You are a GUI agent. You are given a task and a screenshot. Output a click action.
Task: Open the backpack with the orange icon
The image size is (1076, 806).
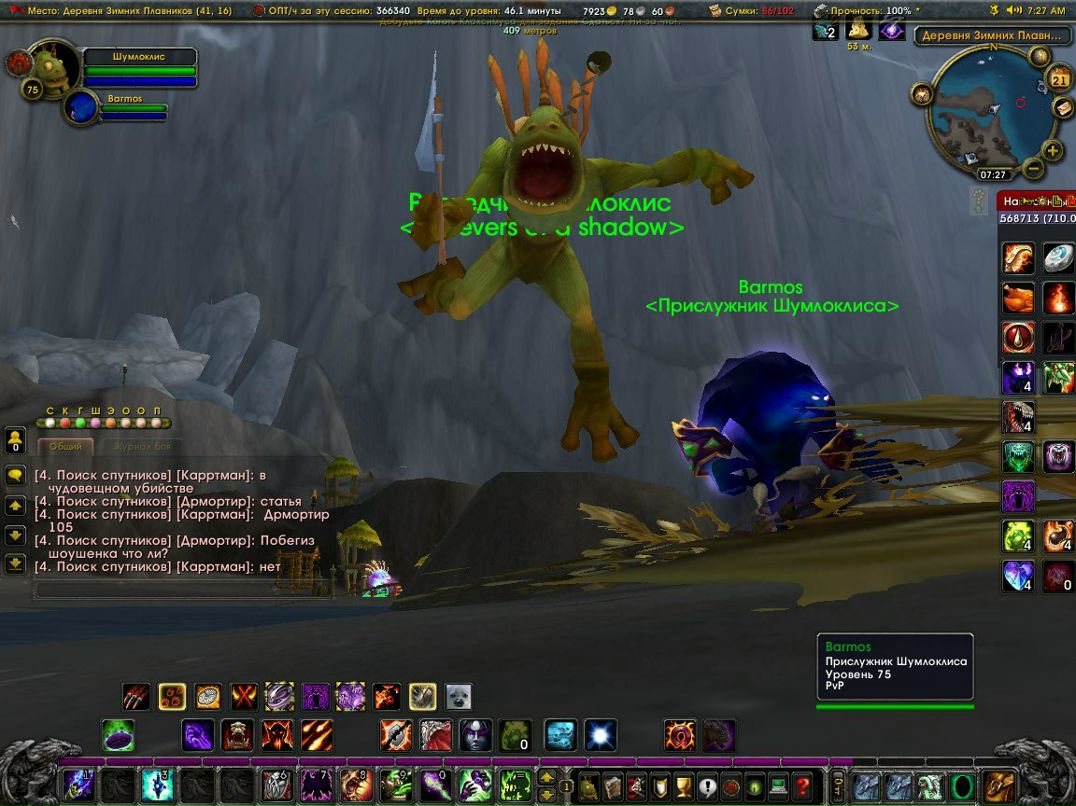coord(998,785)
